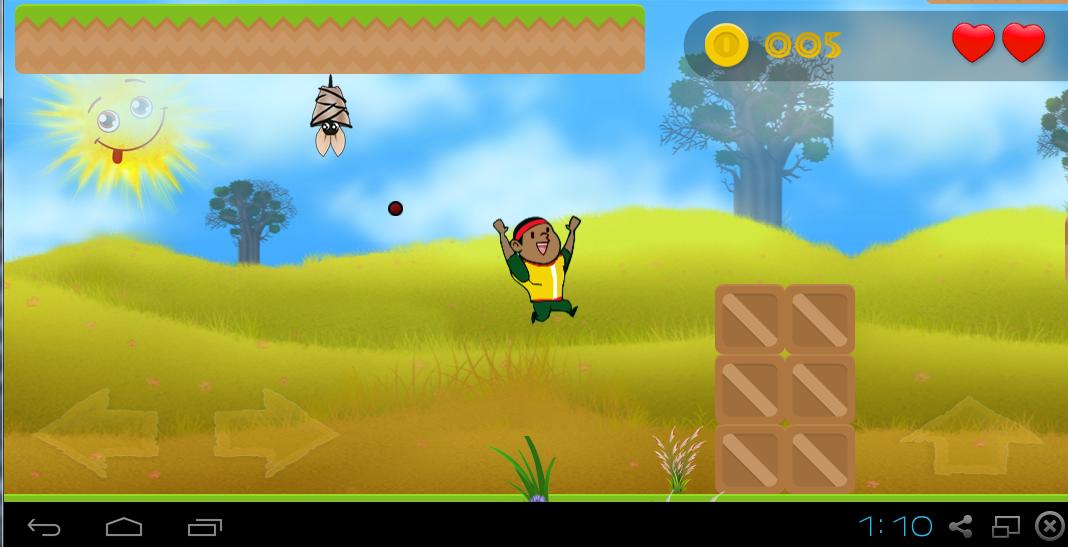Tap the Android back button

click(x=44, y=526)
